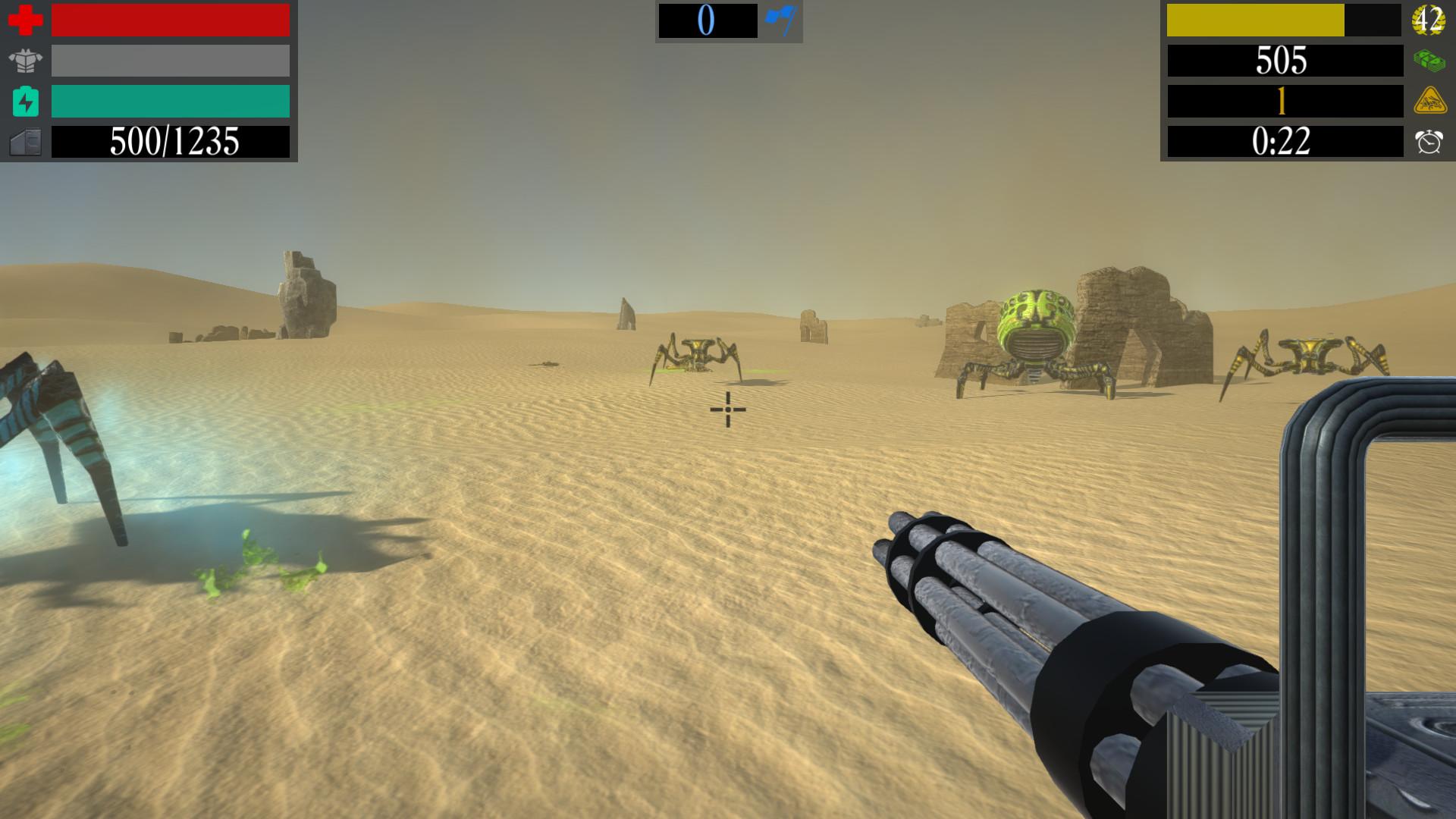Click the crosshair at screen center
1456x819 pixels.
click(x=727, y=409)
